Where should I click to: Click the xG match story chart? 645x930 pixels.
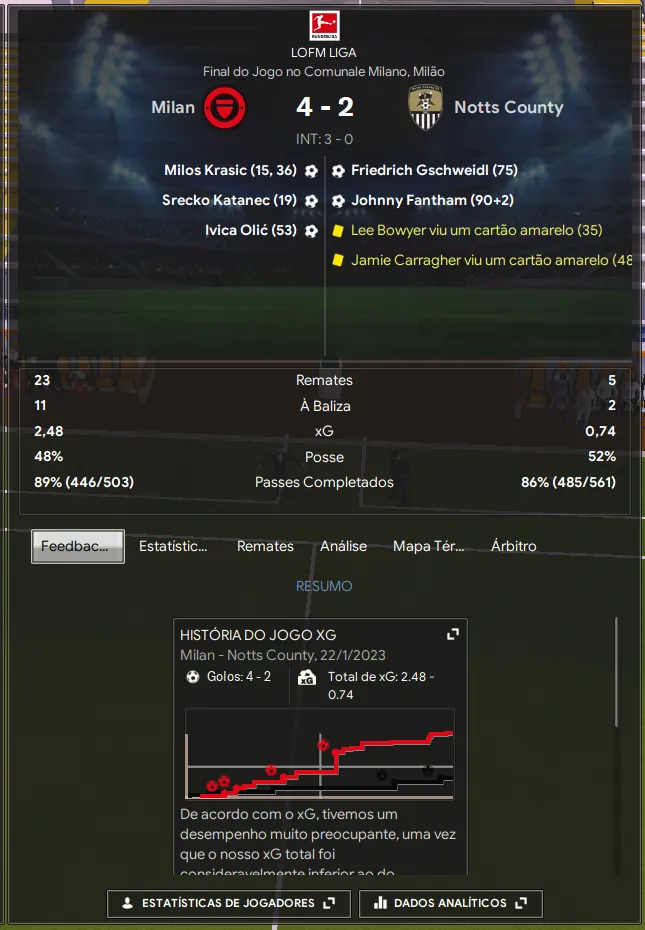320,754
